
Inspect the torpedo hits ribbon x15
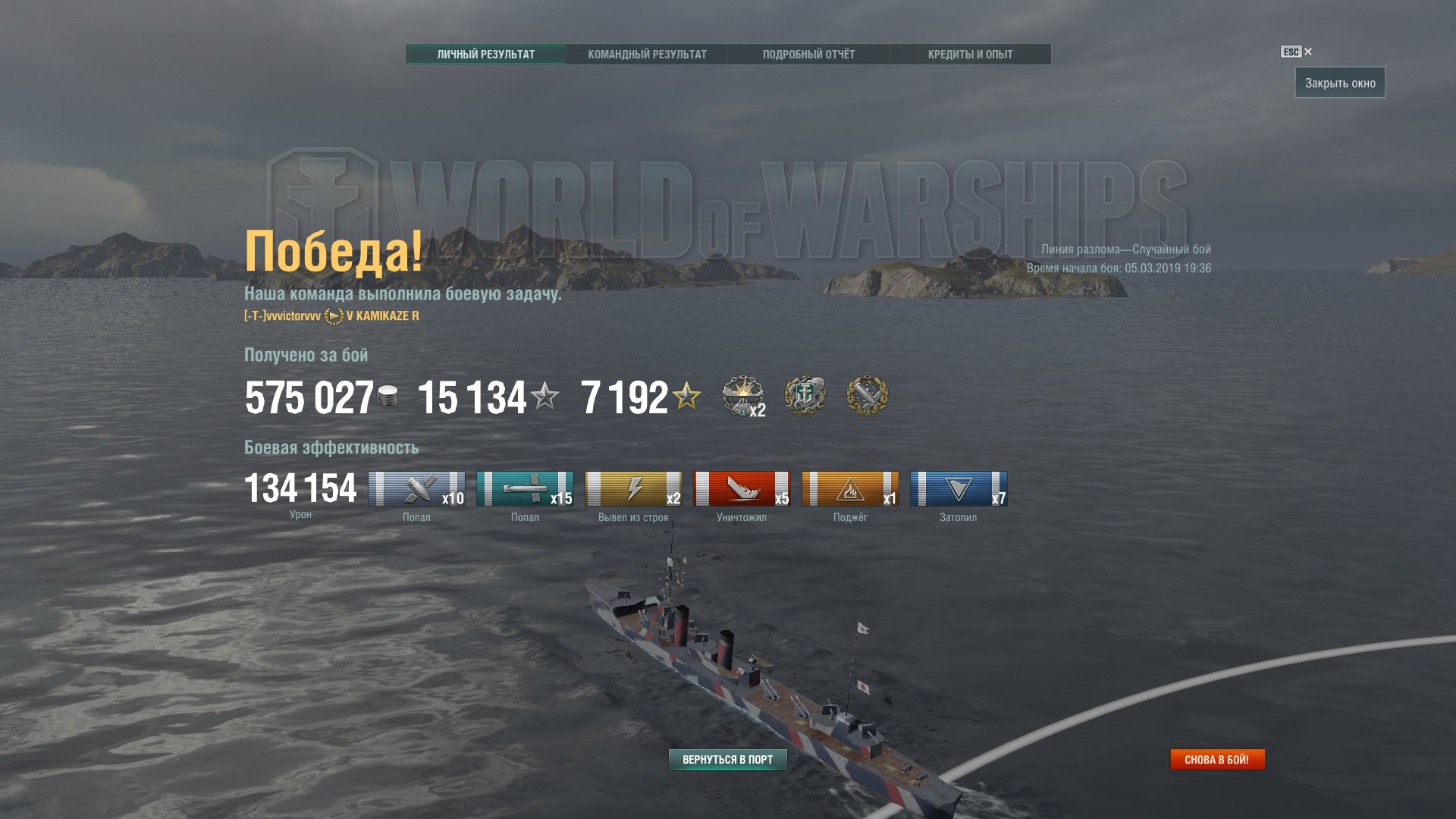(x=525, y=489)
